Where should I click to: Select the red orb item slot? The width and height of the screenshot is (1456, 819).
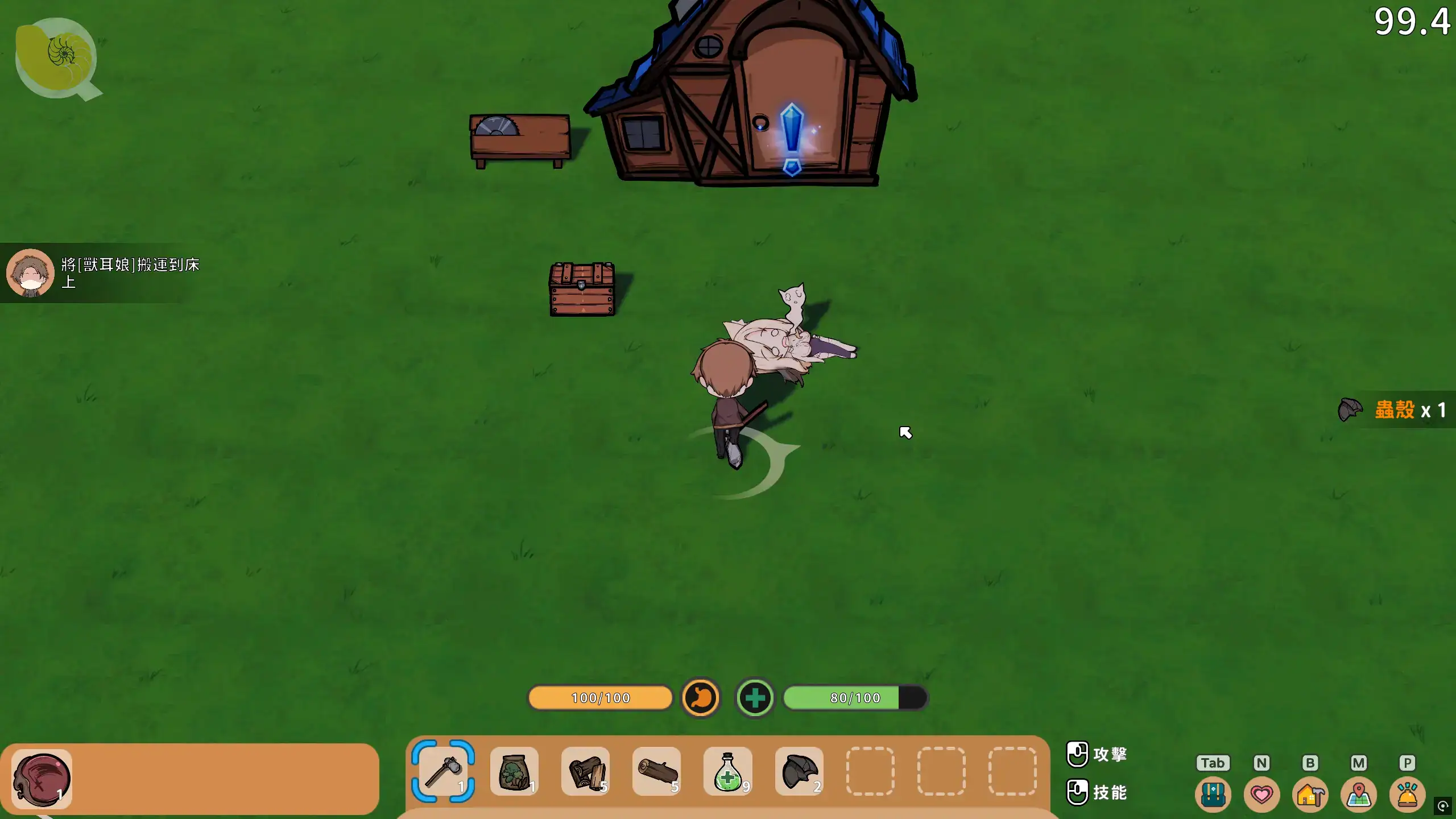(42, 779)
